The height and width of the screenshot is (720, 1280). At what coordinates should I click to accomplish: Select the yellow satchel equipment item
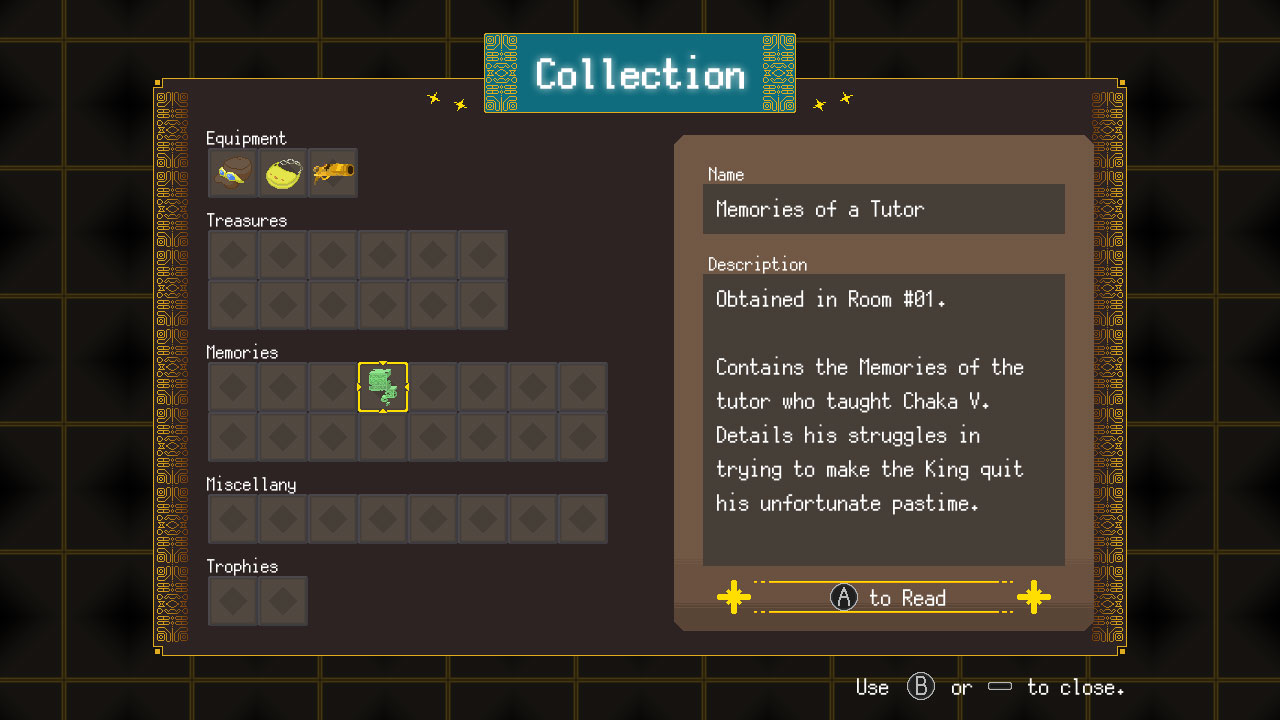[x=282, y=172]
